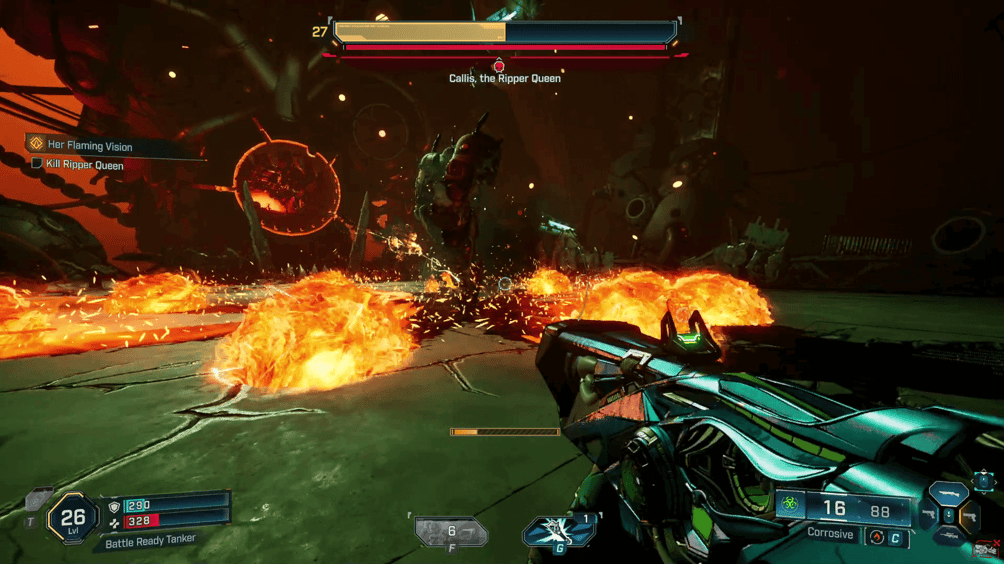Click the red boss marker above Callis's name
Viewport: 1004px width, 564px height.
click(x=499, y=66)
